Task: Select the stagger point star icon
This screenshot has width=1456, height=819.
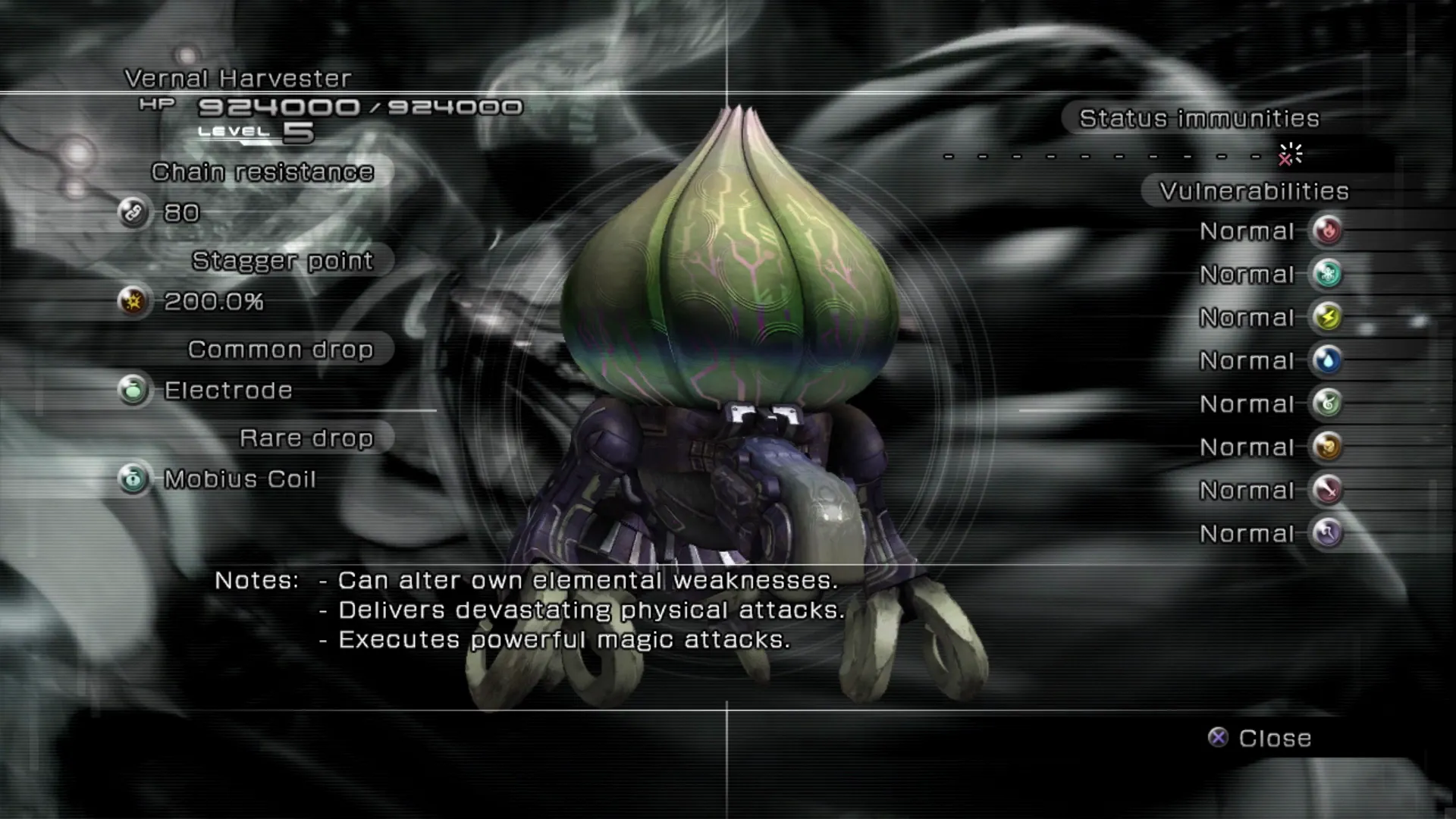Action: point(133,302)
